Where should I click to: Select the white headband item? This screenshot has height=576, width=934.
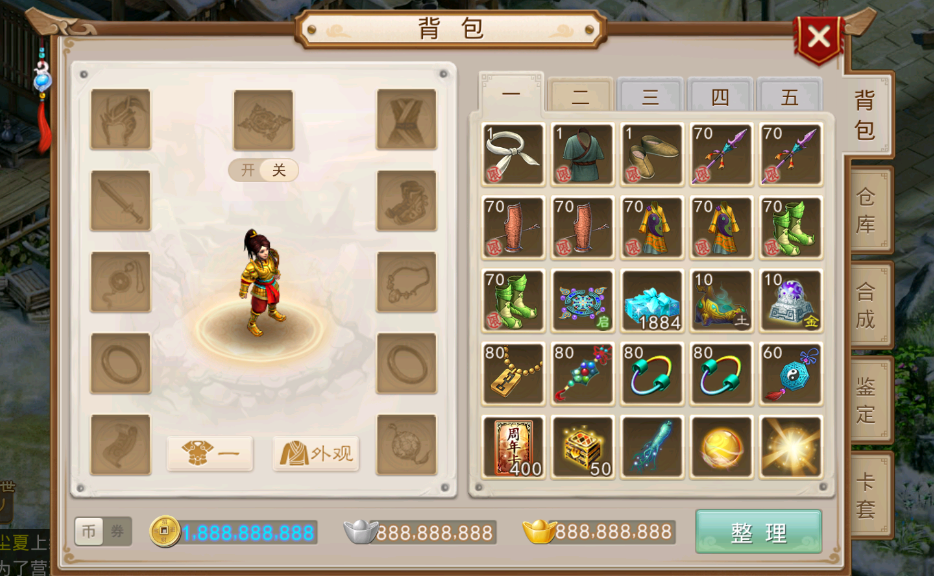point(513,155)
